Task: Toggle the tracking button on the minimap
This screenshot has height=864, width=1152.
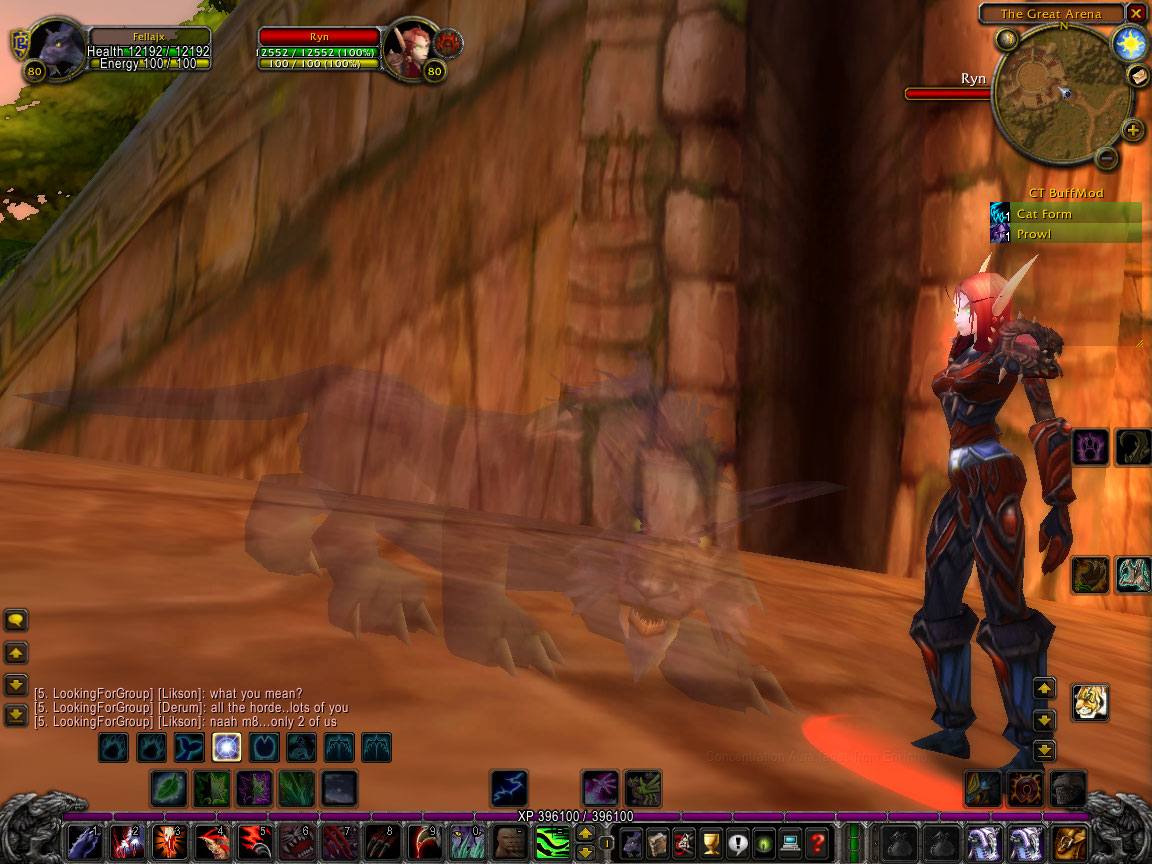Action: (1006, 39)
